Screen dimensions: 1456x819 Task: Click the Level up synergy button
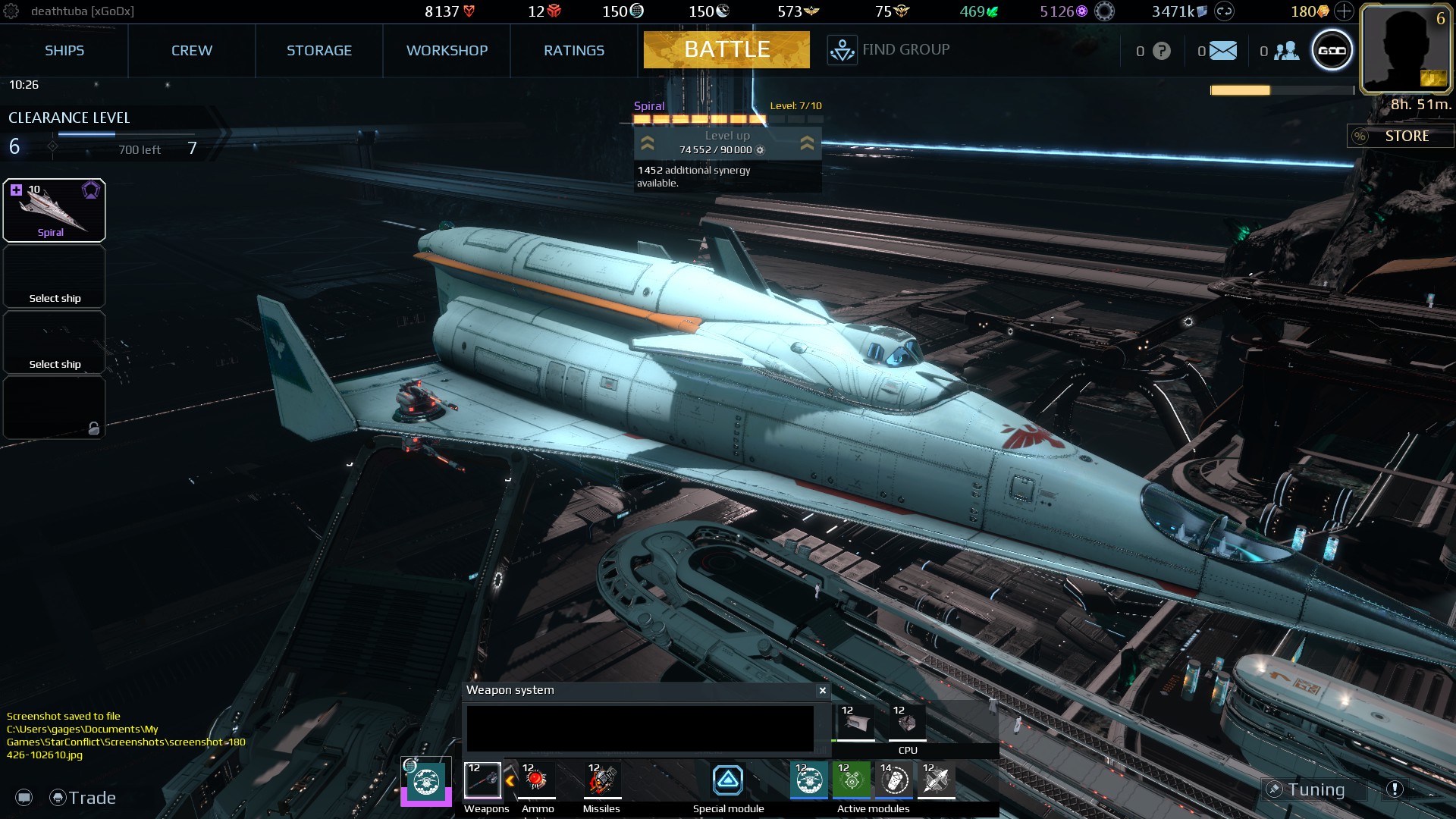click(726, 143)
